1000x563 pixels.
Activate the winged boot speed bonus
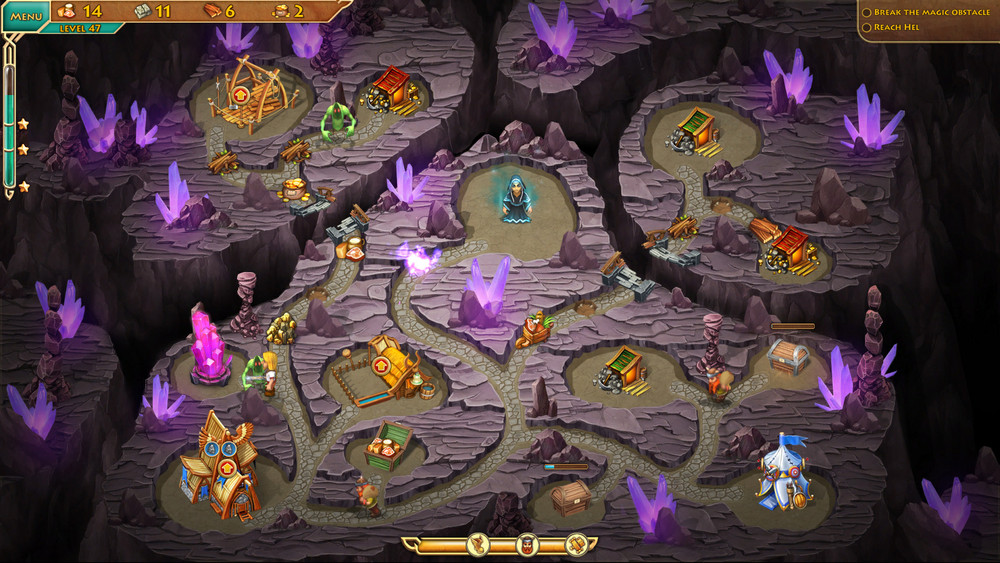click(479, 545)
